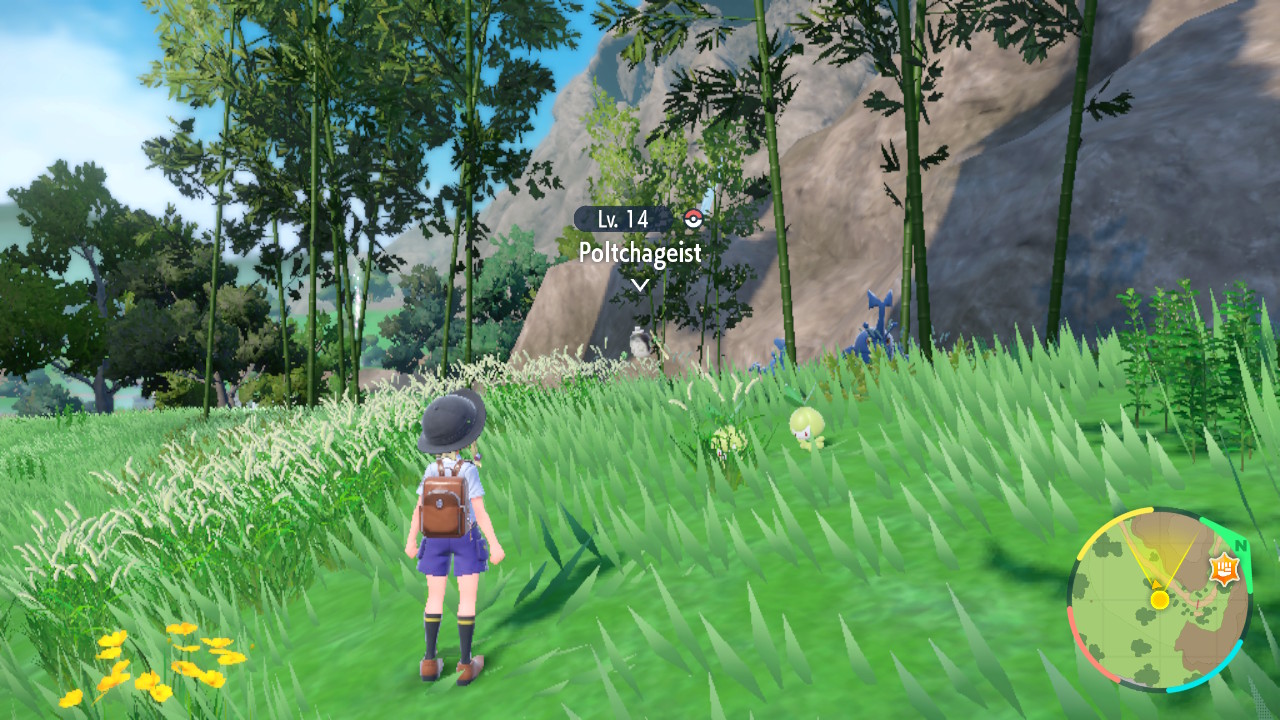Select the orange Pokémon Center icon on the minimap

pos(1223,569)
